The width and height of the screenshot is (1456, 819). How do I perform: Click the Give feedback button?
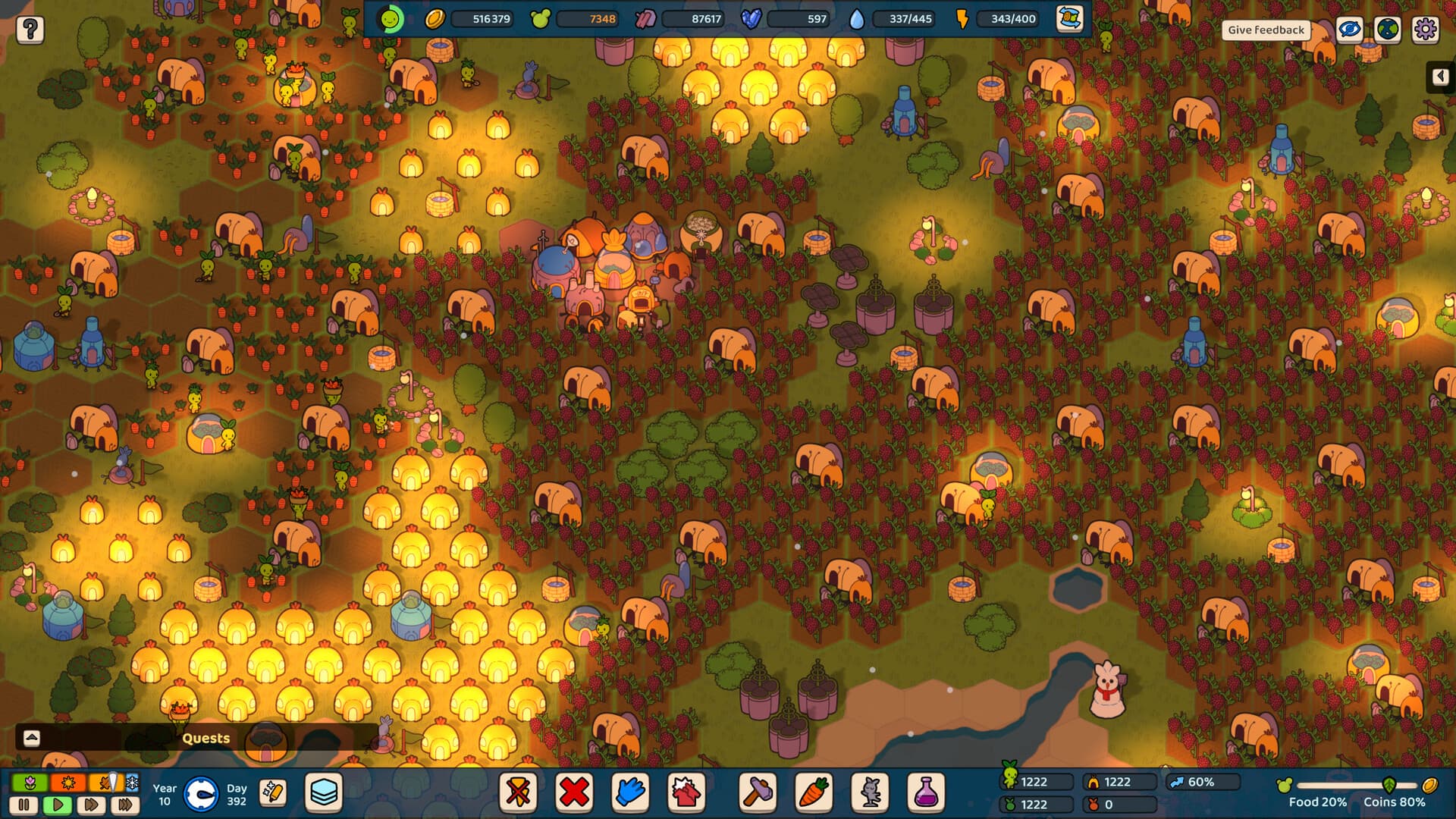(x=1266, y=30)
